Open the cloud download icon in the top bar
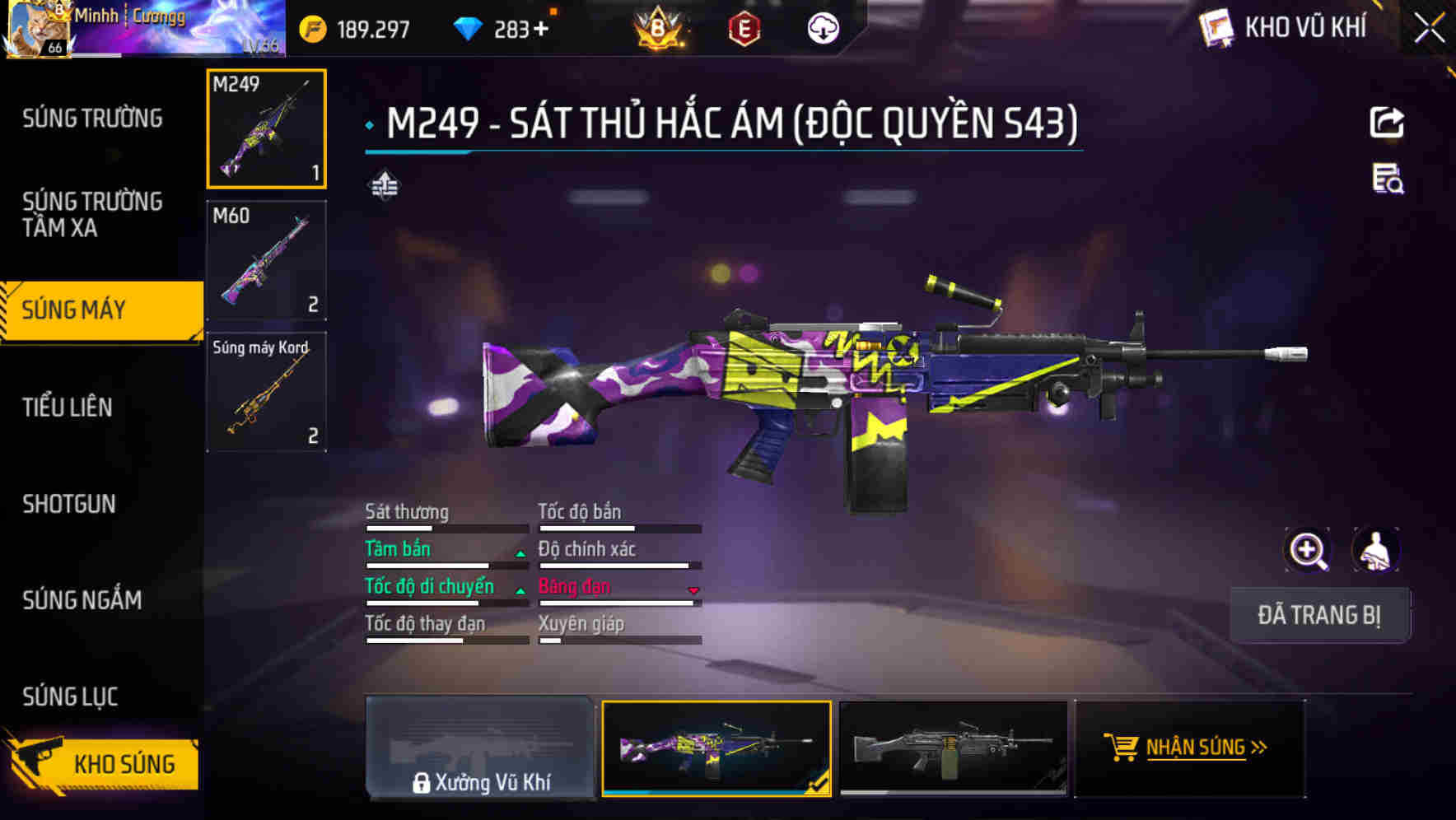 (822, 27)
